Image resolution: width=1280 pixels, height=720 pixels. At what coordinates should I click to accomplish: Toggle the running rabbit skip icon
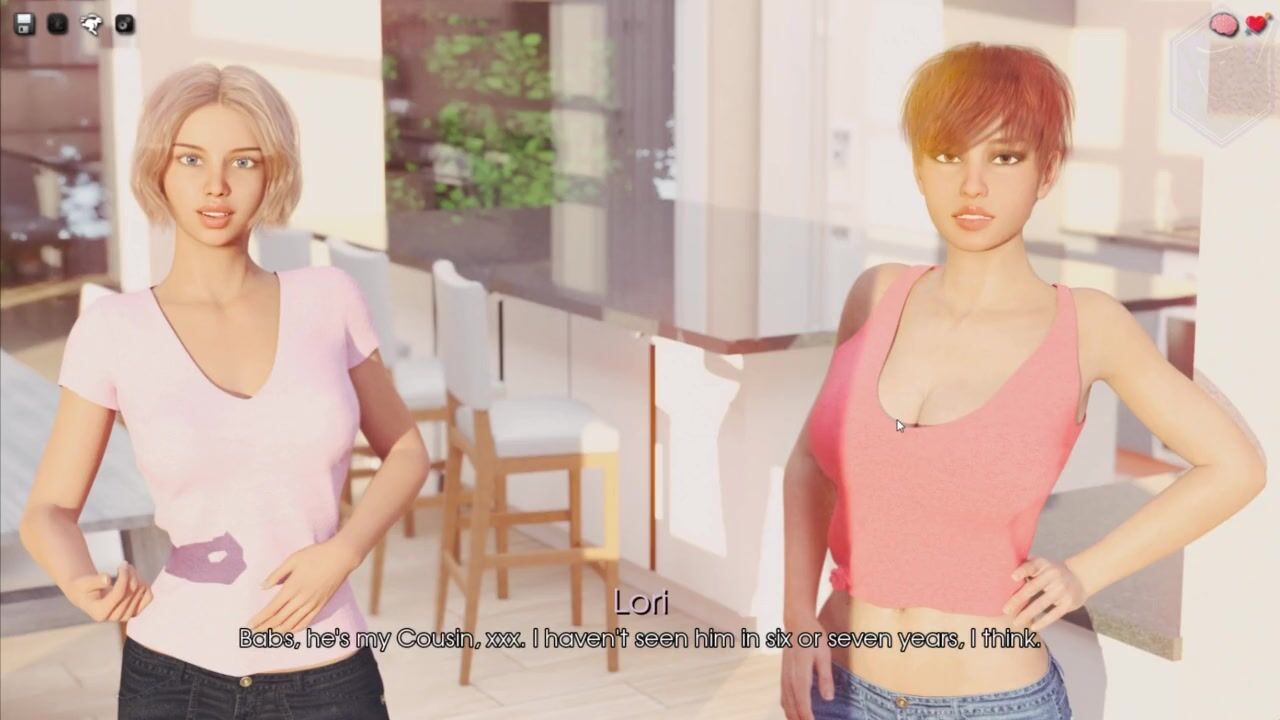(91, 24)
